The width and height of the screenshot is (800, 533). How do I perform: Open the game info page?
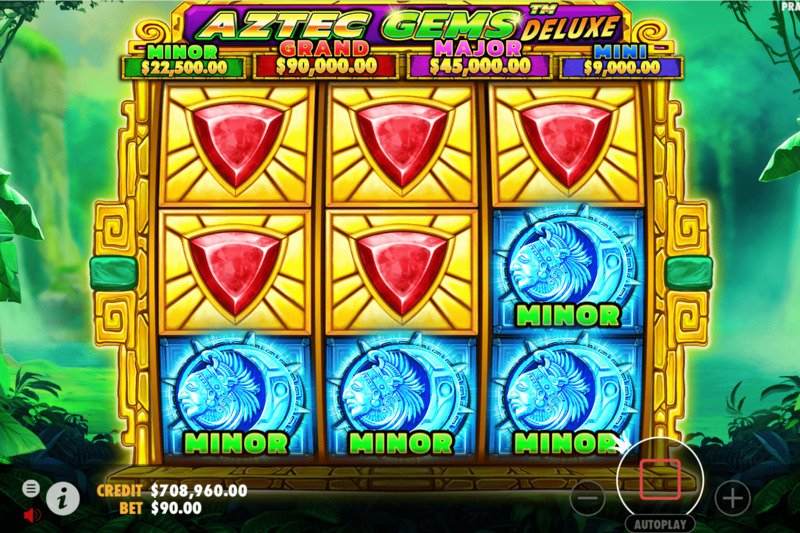pos(63,495)
